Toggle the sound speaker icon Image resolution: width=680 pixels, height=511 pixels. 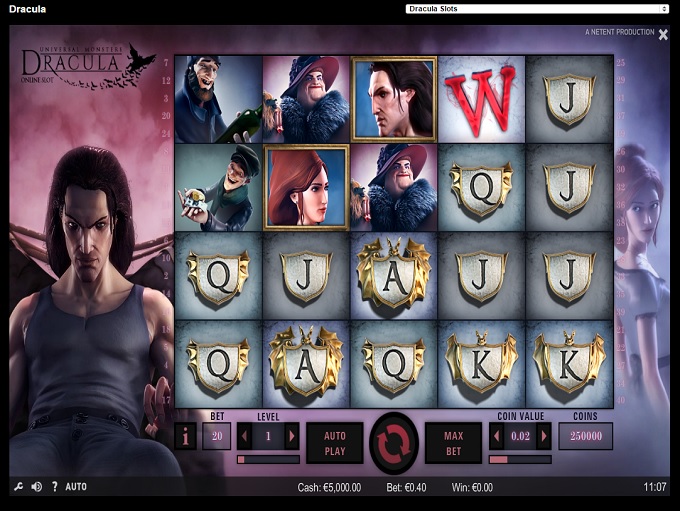[36, 487]
